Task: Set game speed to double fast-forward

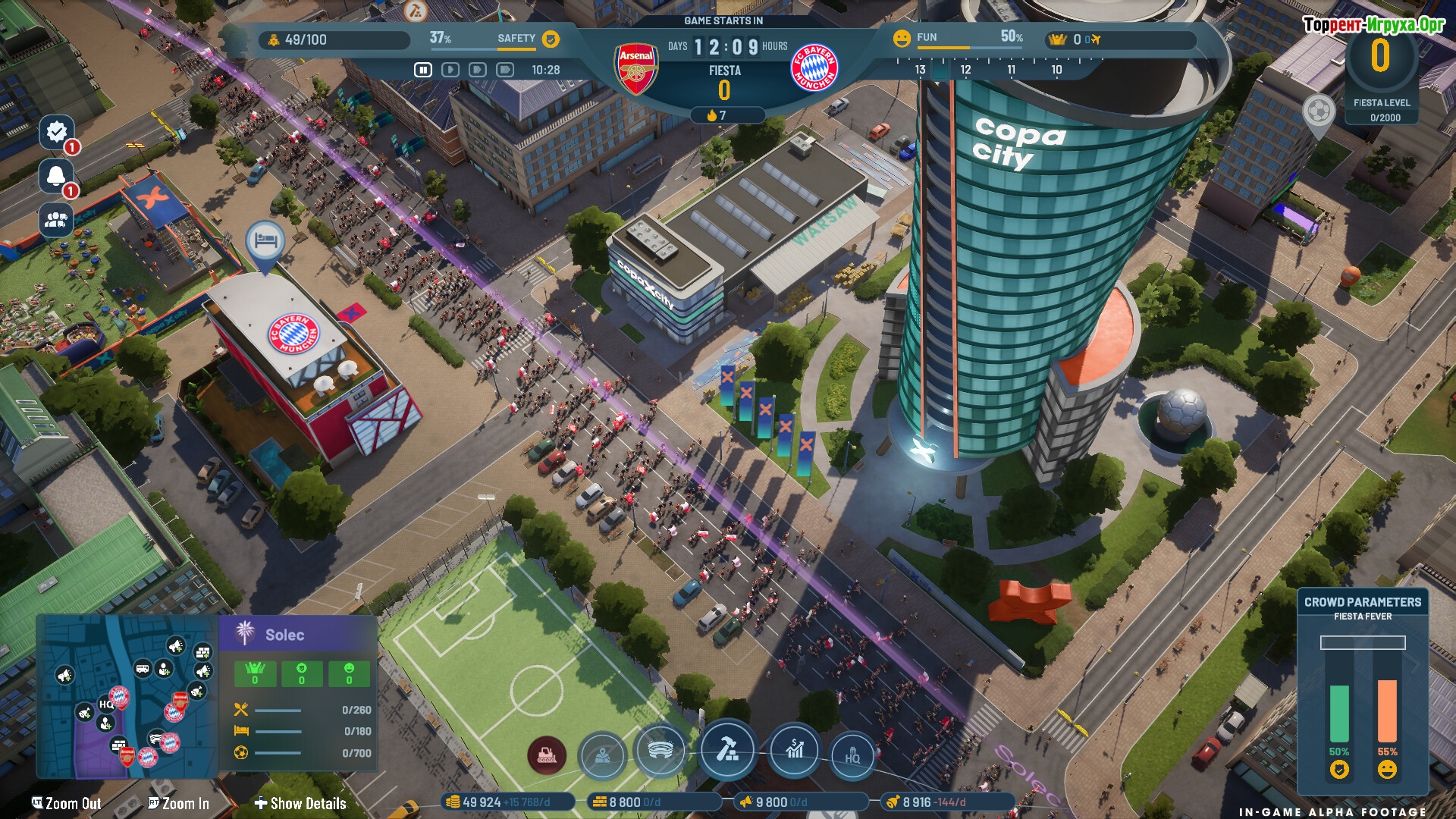Action: click(478, 70)
